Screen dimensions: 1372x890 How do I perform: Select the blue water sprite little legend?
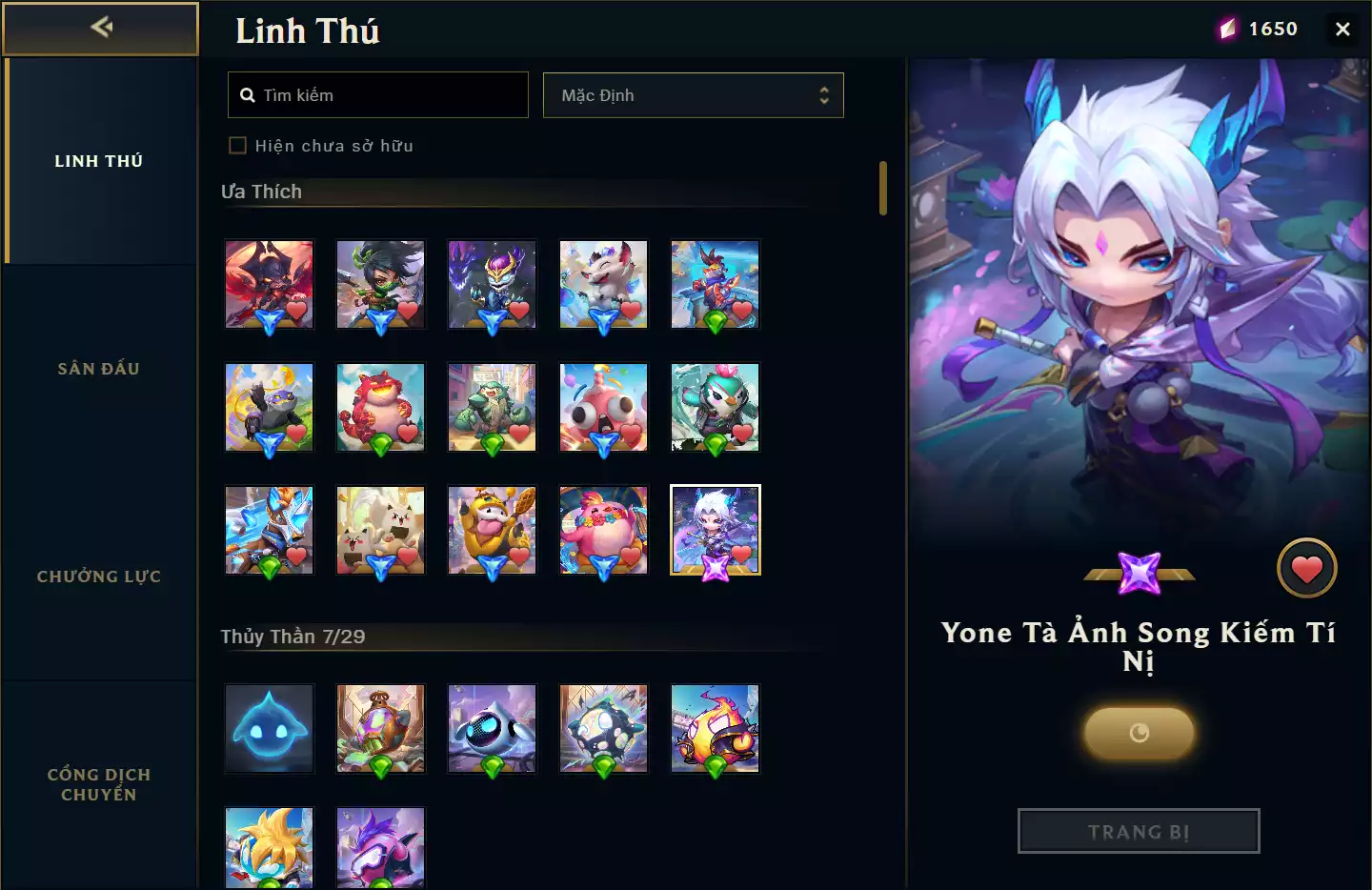270,728
